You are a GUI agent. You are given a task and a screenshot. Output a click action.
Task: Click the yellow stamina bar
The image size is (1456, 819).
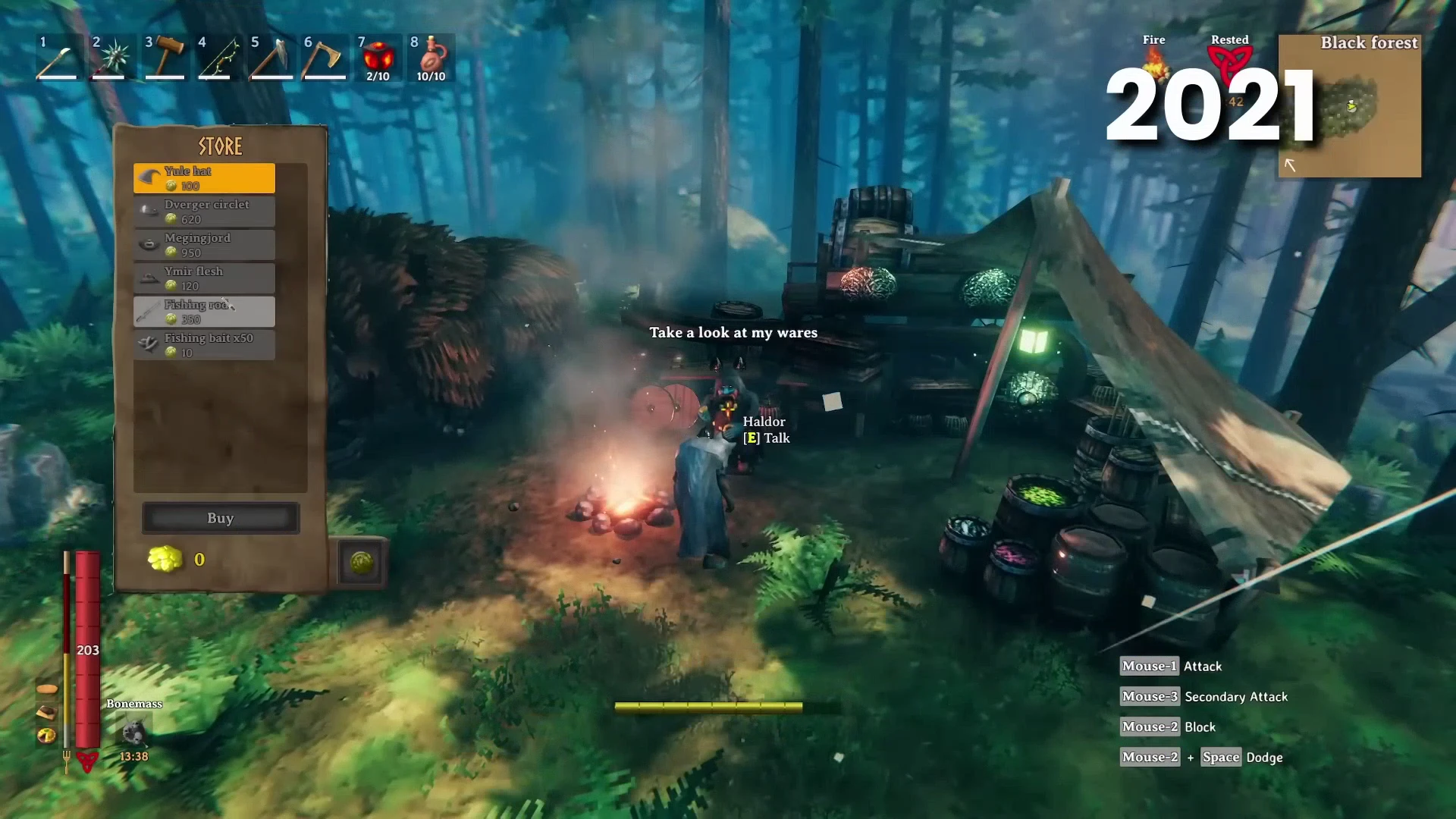coord(708,707)
